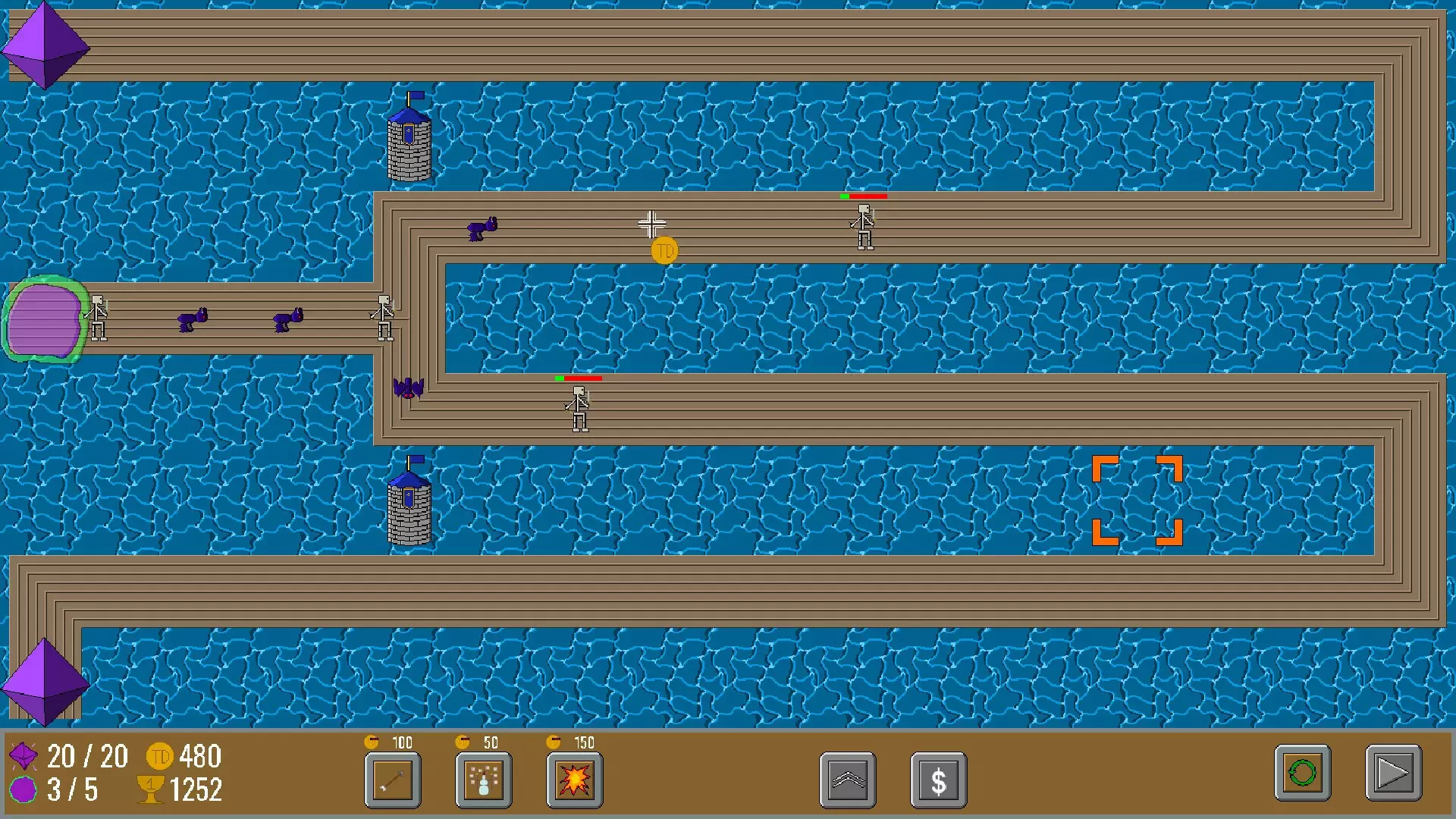Choose the snowman frost tower costing 50
The height and width of the screenshot is (819, 1456).
(484, 780)
